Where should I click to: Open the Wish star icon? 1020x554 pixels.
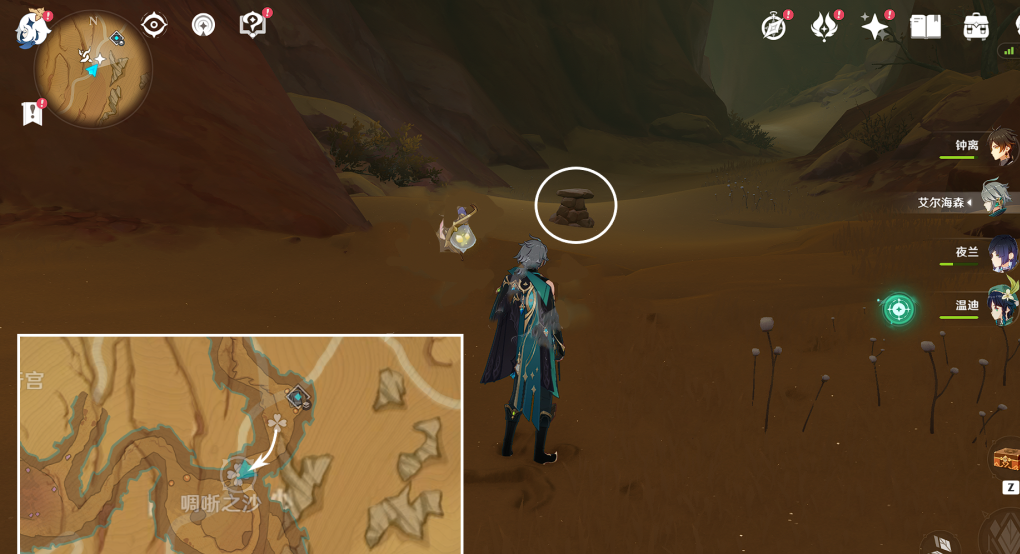click(875, 27)
